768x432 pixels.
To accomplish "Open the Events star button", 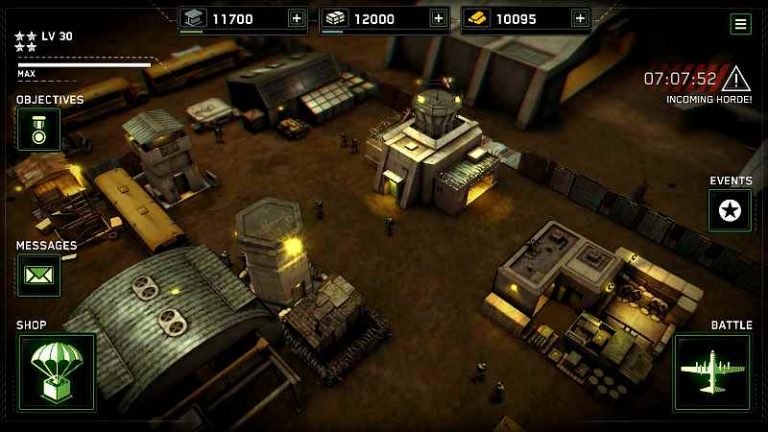I will (730, 210).
